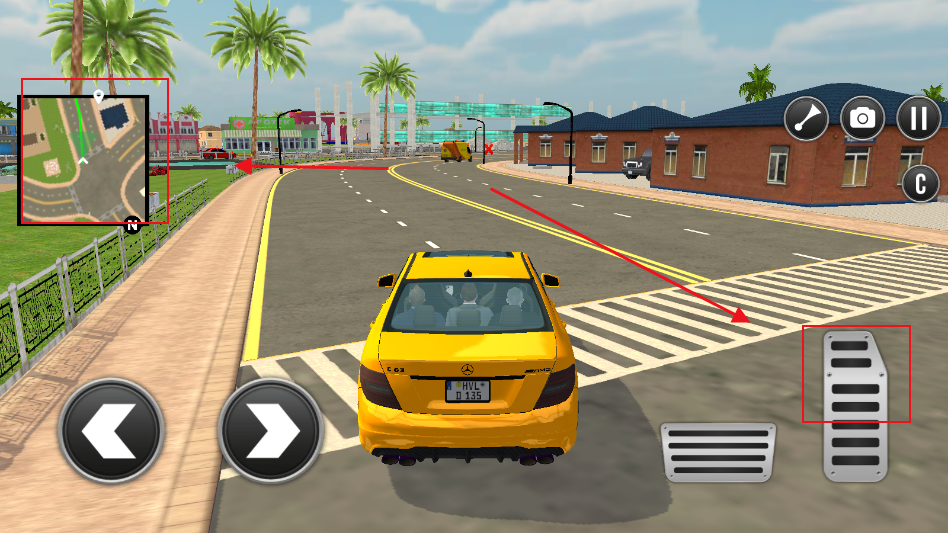Steer left with the left arrow button
The image size is (948, 533).
(x=110, y=431)
